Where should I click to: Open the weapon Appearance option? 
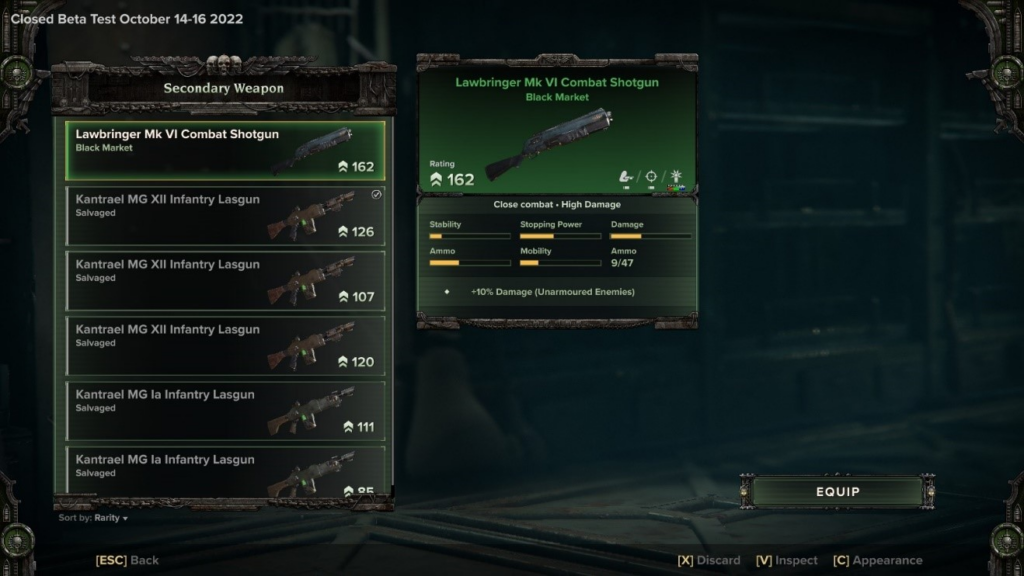click(877, 560)
